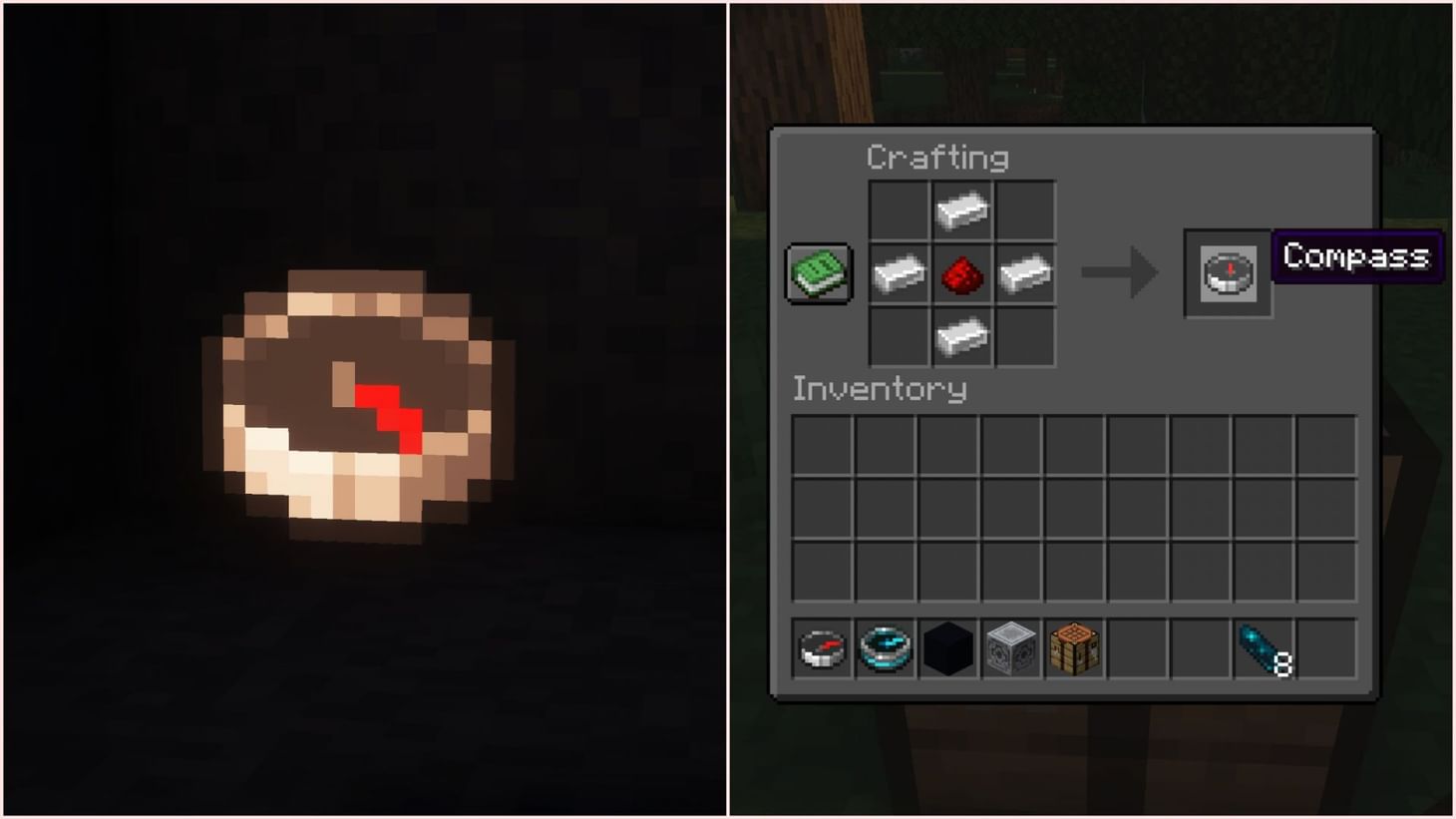Open the green recipe book

(819, 273)
